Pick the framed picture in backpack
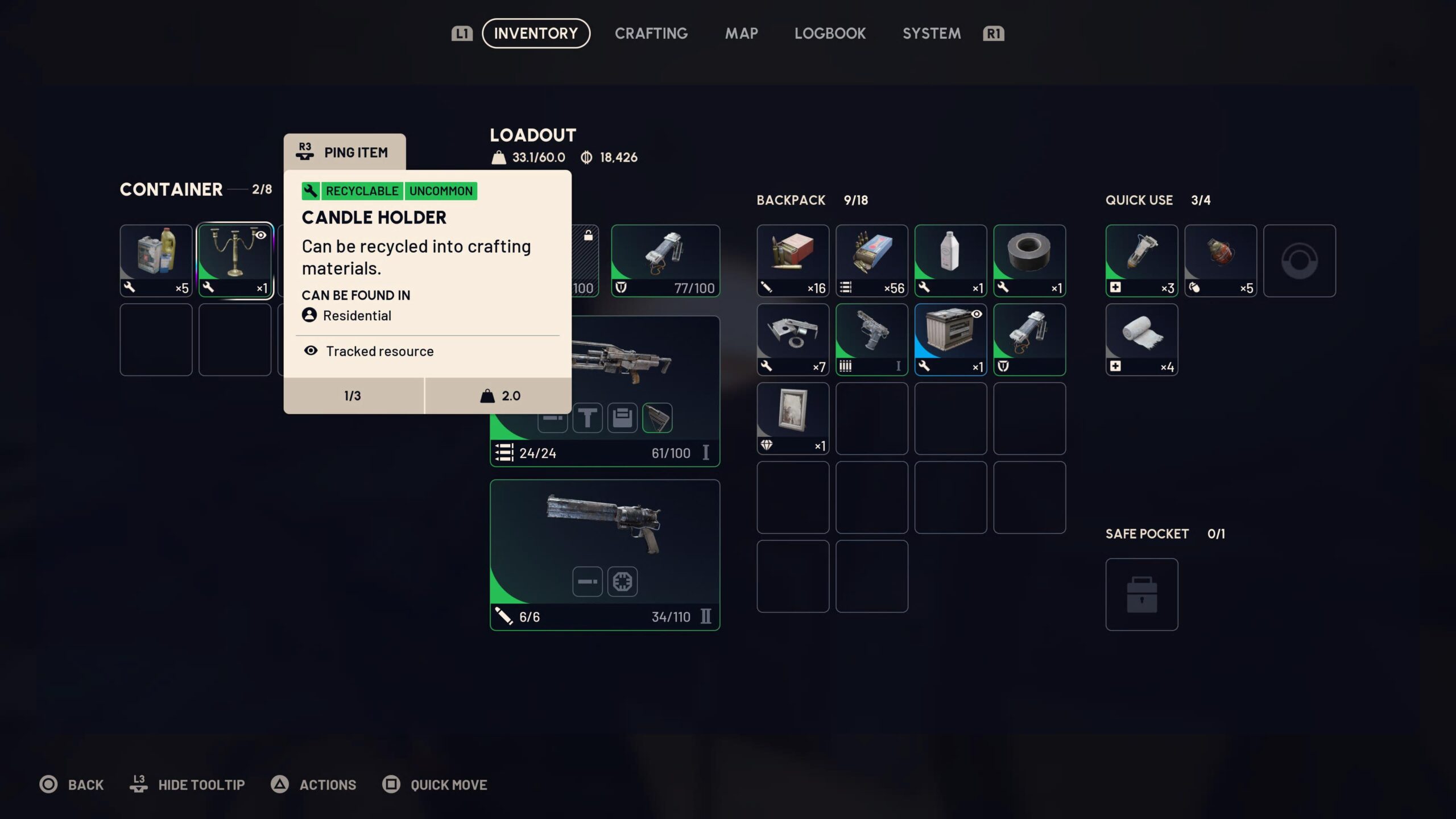This screenshot has width=1456, height=819. tap(792, 418)
